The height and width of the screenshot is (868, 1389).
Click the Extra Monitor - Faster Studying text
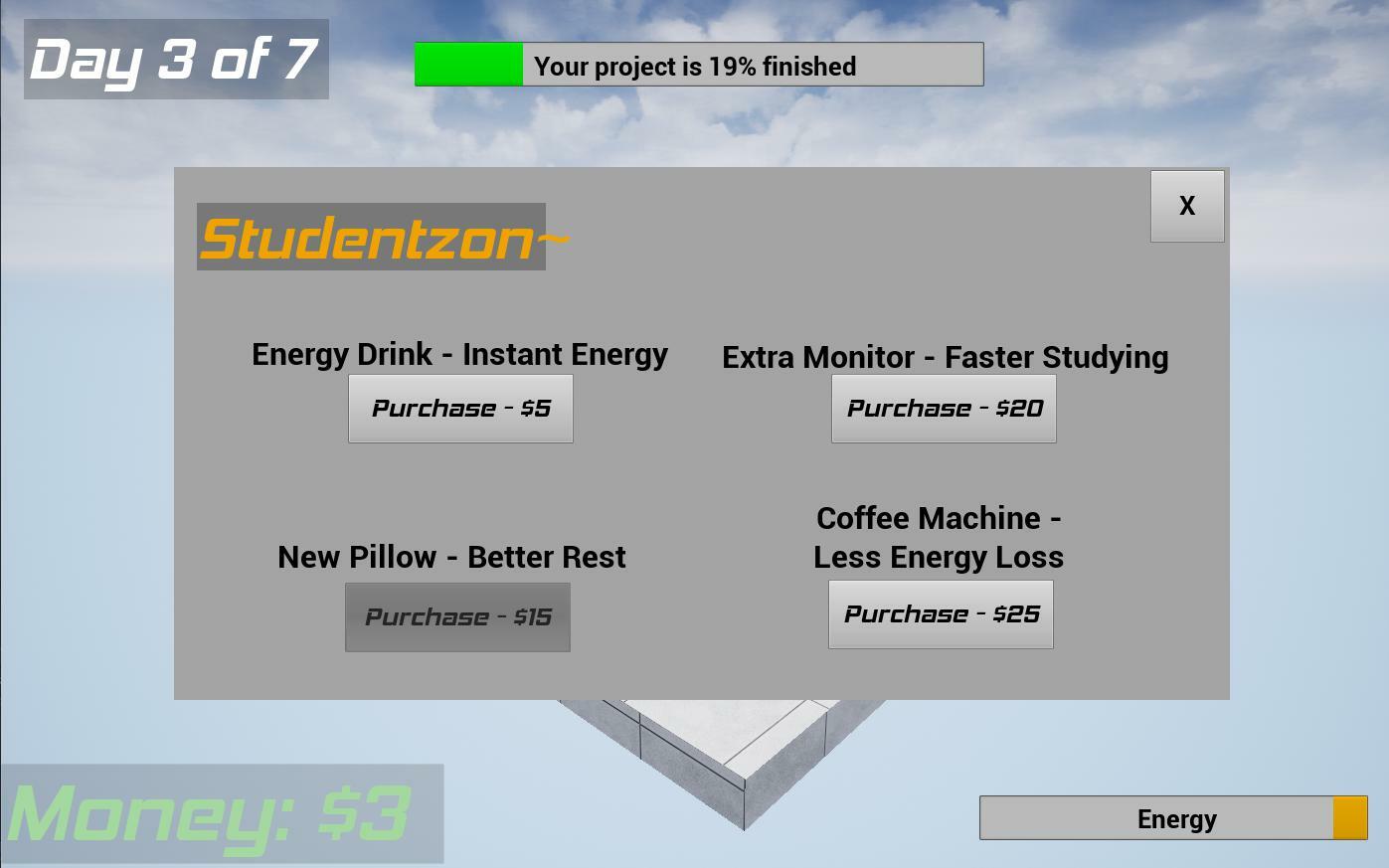[x=946, y=357]
